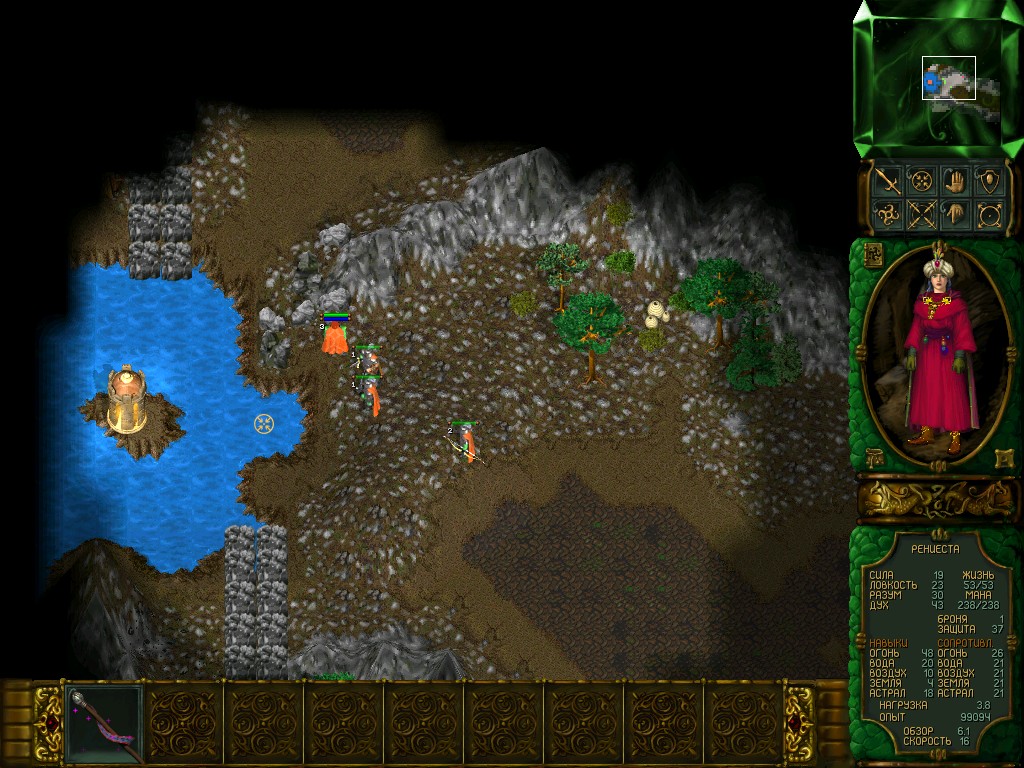Select the sword attack command
1024x768 pixels.
(x=886, y=181)
